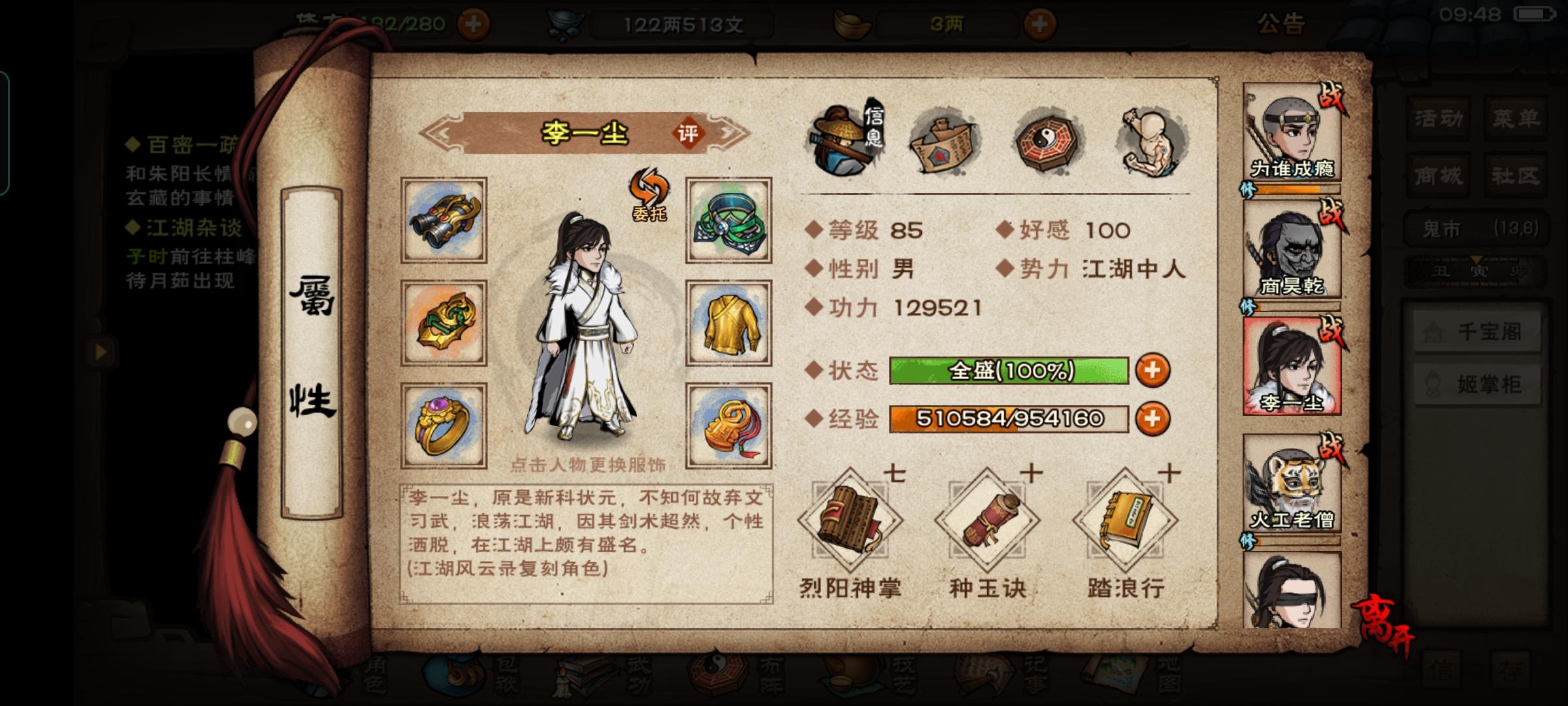Screen dimensions: 1568x706
Task: Select the ring equipment slot
Action: (444, 424)
